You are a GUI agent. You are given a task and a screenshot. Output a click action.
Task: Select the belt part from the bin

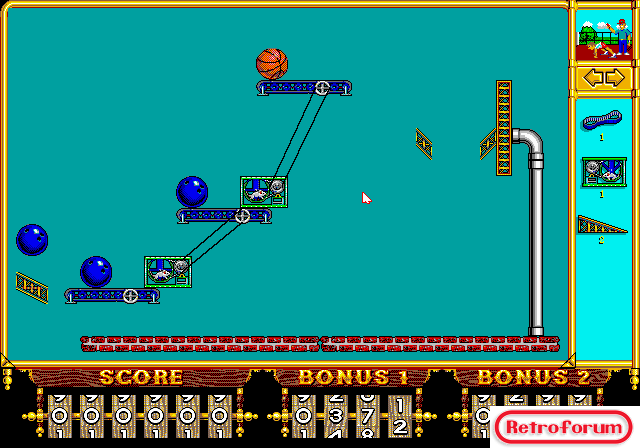pyautogui.click(x=601, y=121)
